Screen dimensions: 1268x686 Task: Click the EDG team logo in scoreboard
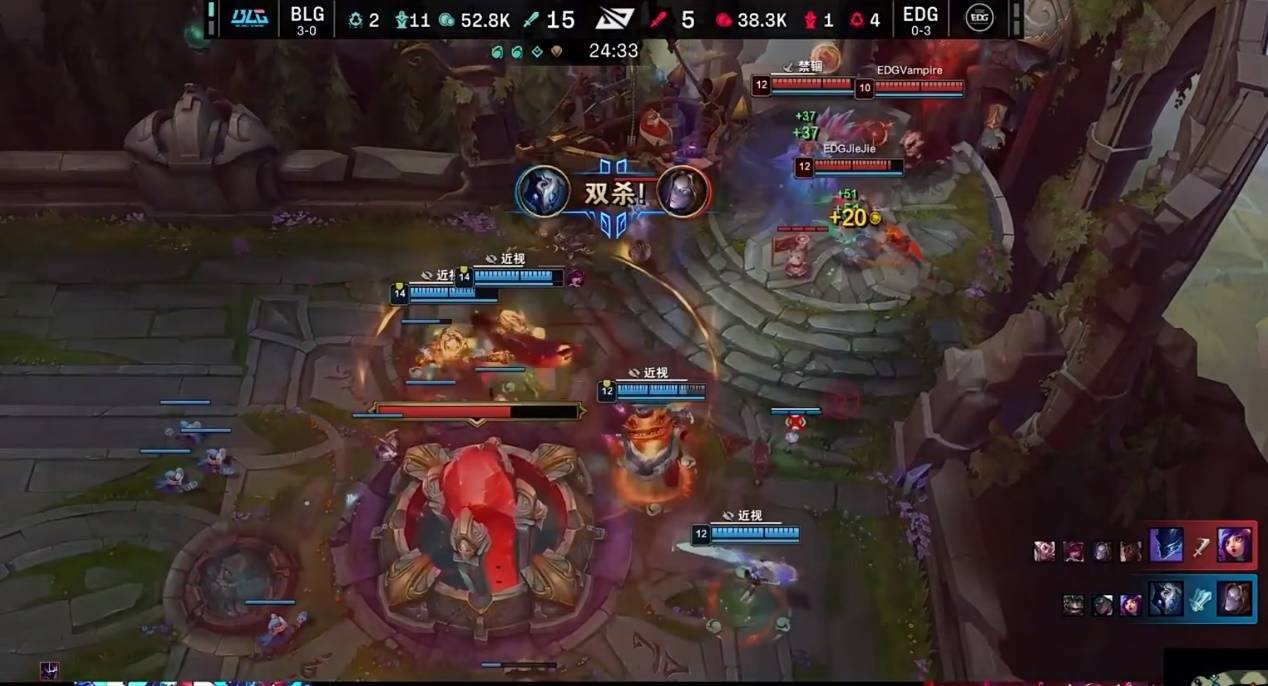(979, 18)
